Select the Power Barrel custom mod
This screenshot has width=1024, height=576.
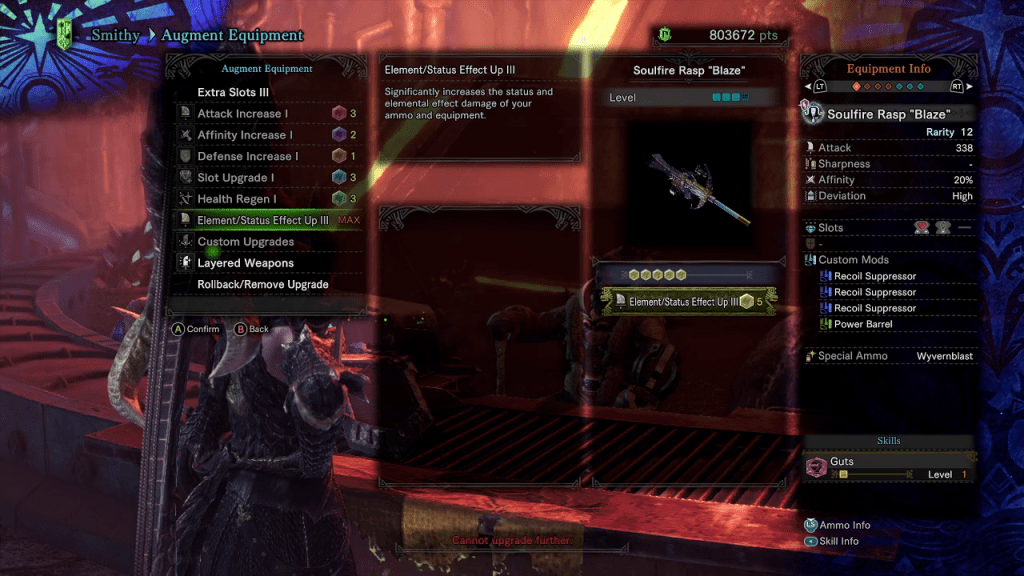click(x=861, y=324)
